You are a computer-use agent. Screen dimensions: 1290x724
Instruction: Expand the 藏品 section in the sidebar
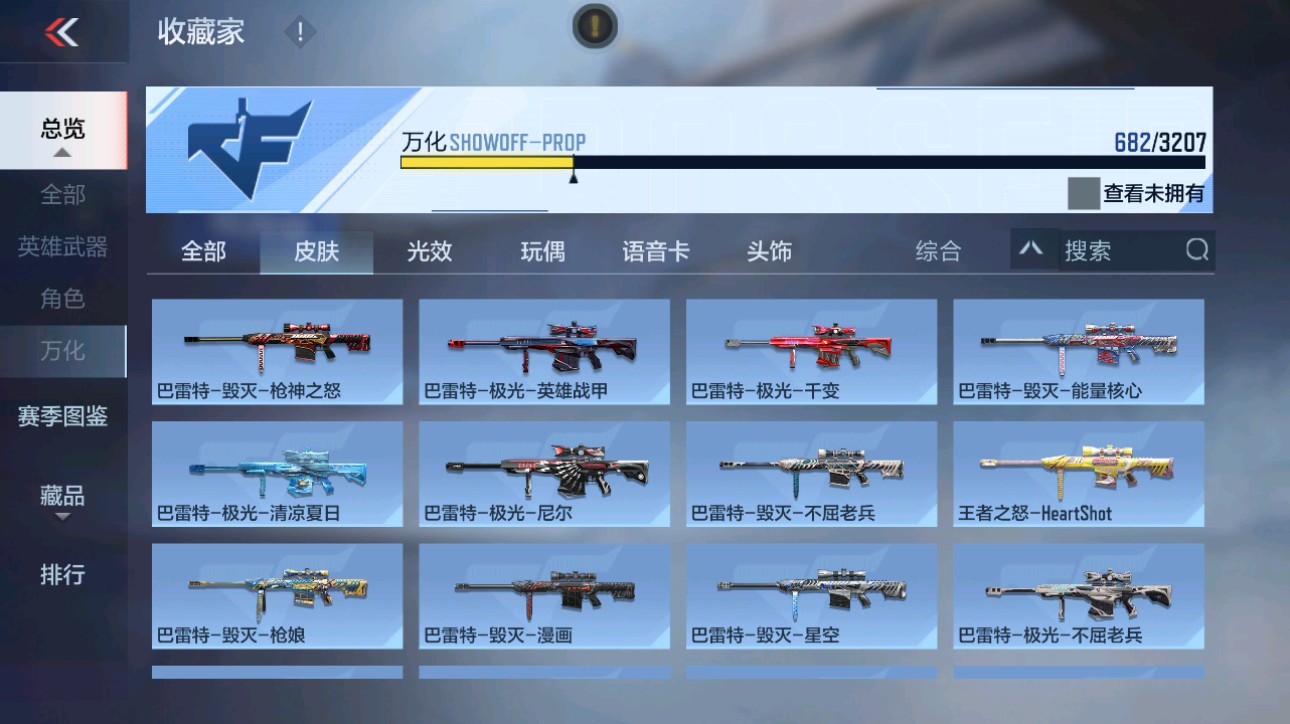pos(62,496)
